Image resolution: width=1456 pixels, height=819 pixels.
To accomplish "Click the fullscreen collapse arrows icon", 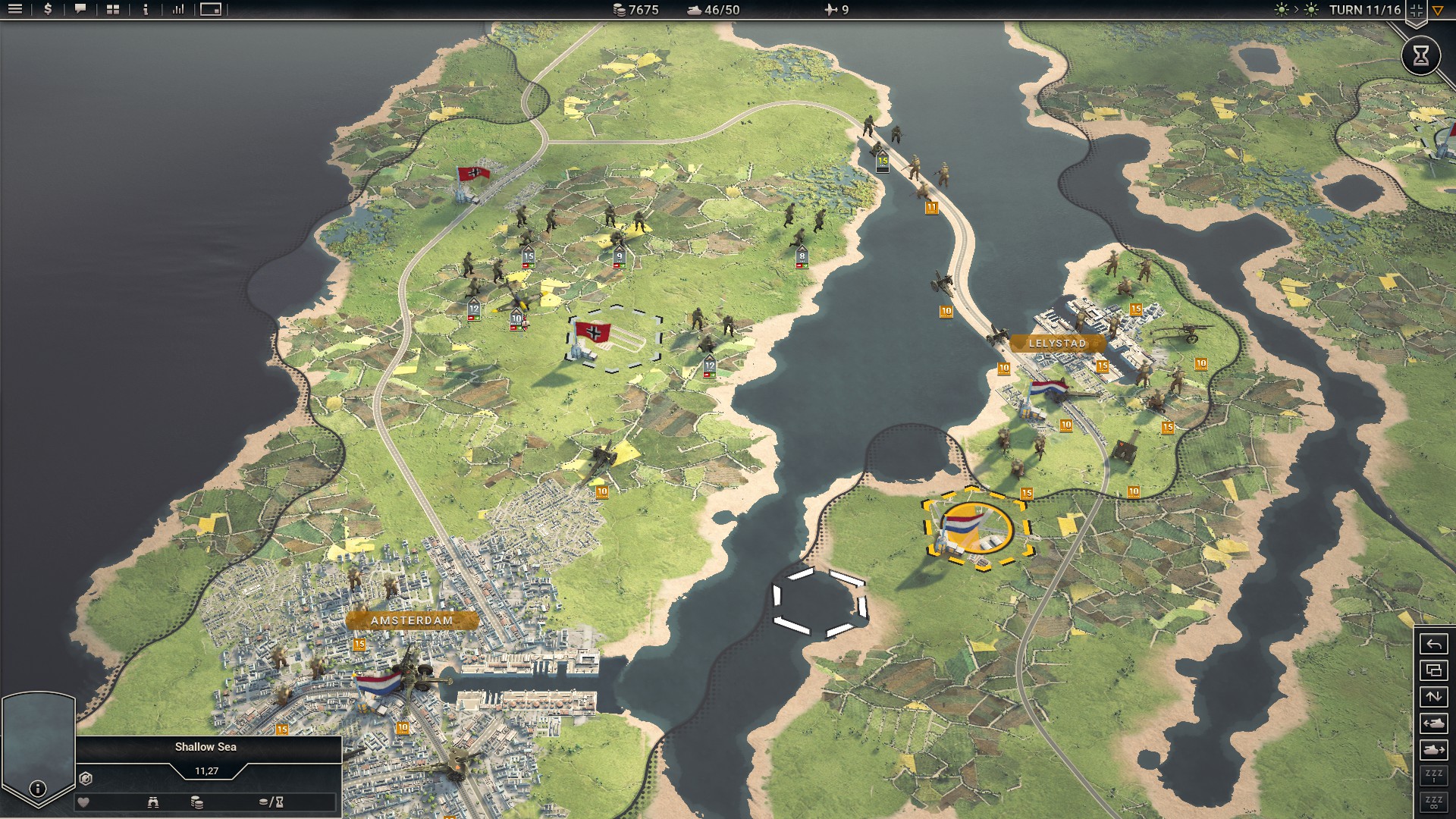I will [x=1416, y=11].
